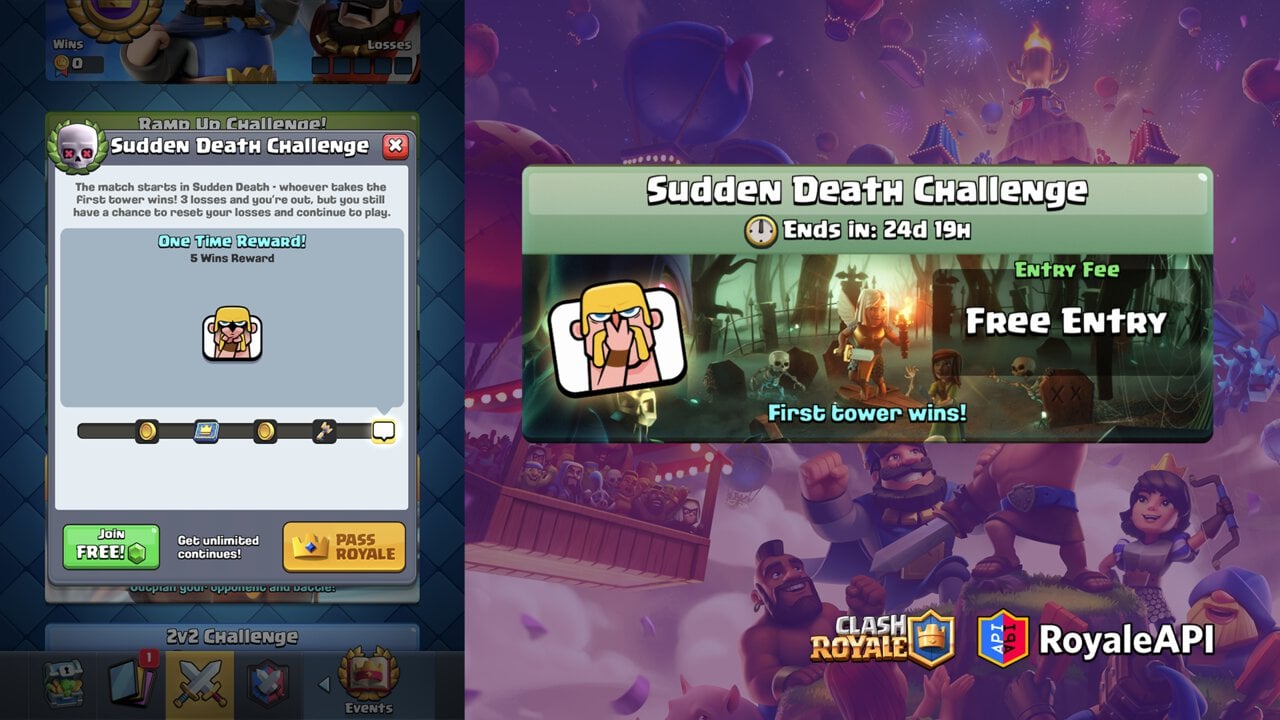Select the emote reward at the track's end

click(383, 431)
